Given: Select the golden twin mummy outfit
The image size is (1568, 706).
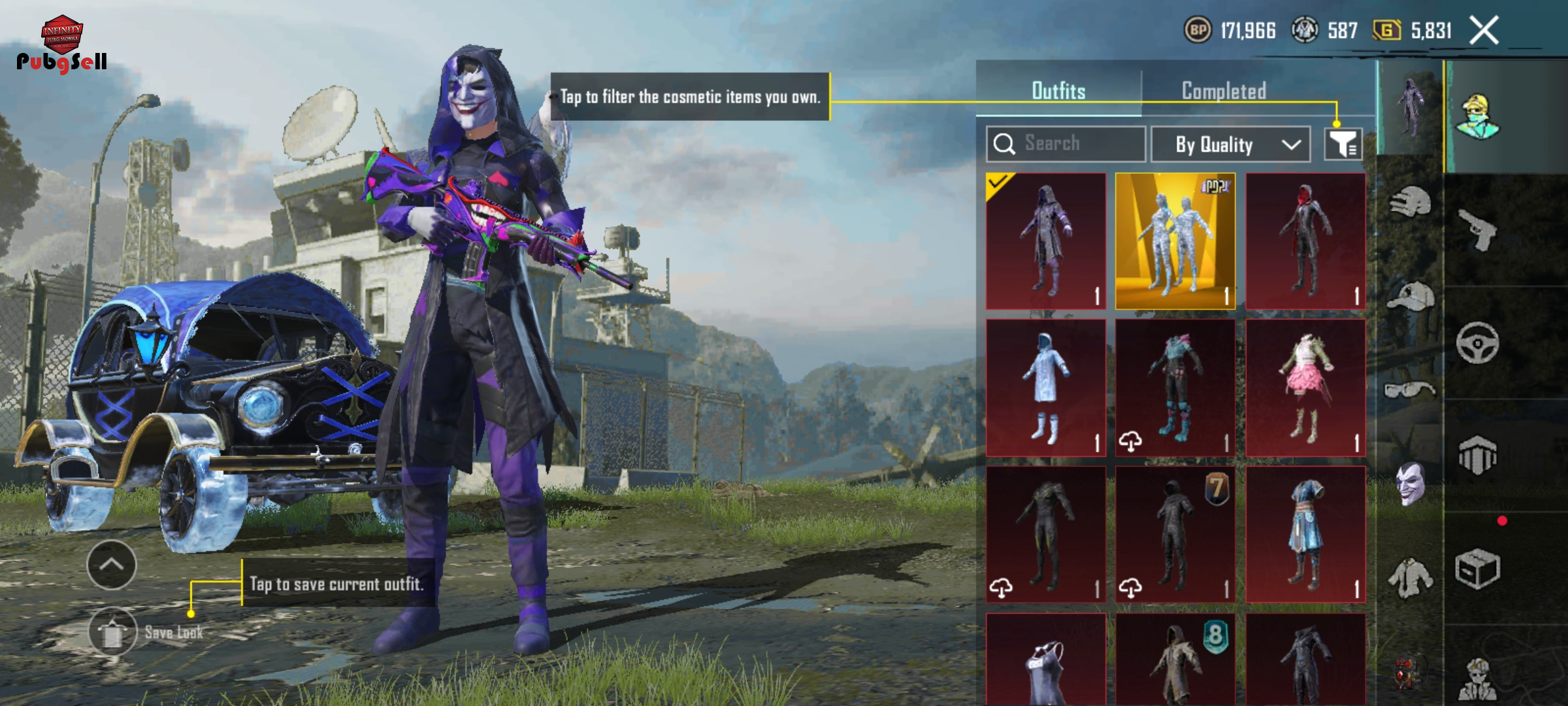Looking at the screenshot, I should 1175,241.
